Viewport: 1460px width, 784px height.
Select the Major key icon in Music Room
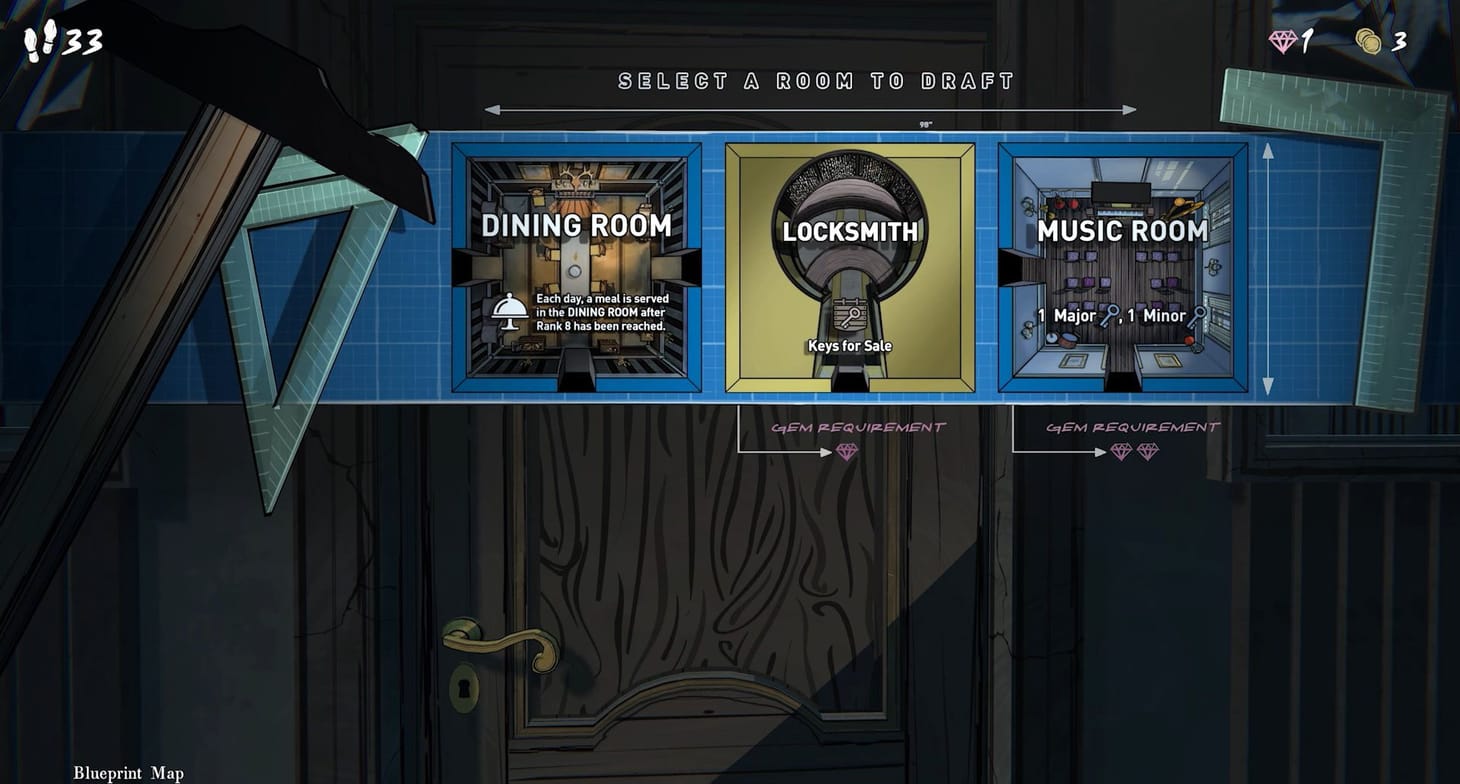click(1108, 316)
